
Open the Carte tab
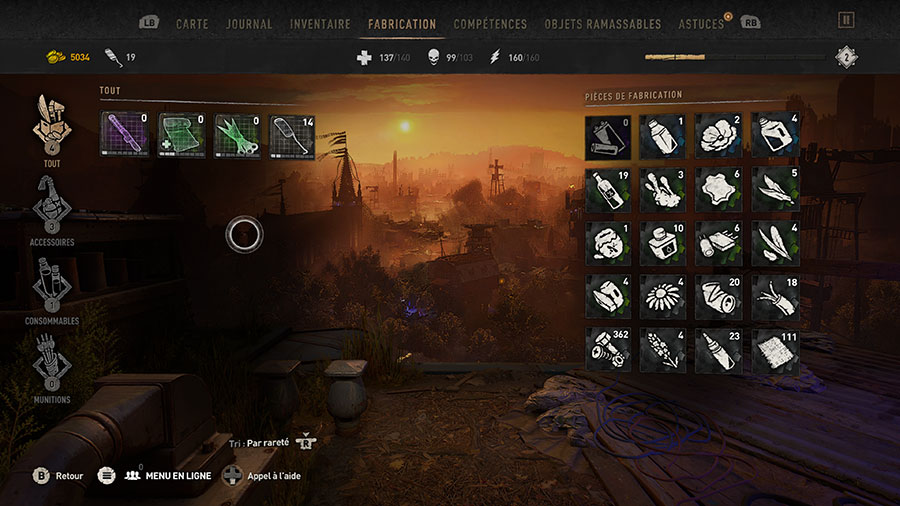[x=192, y=23]
